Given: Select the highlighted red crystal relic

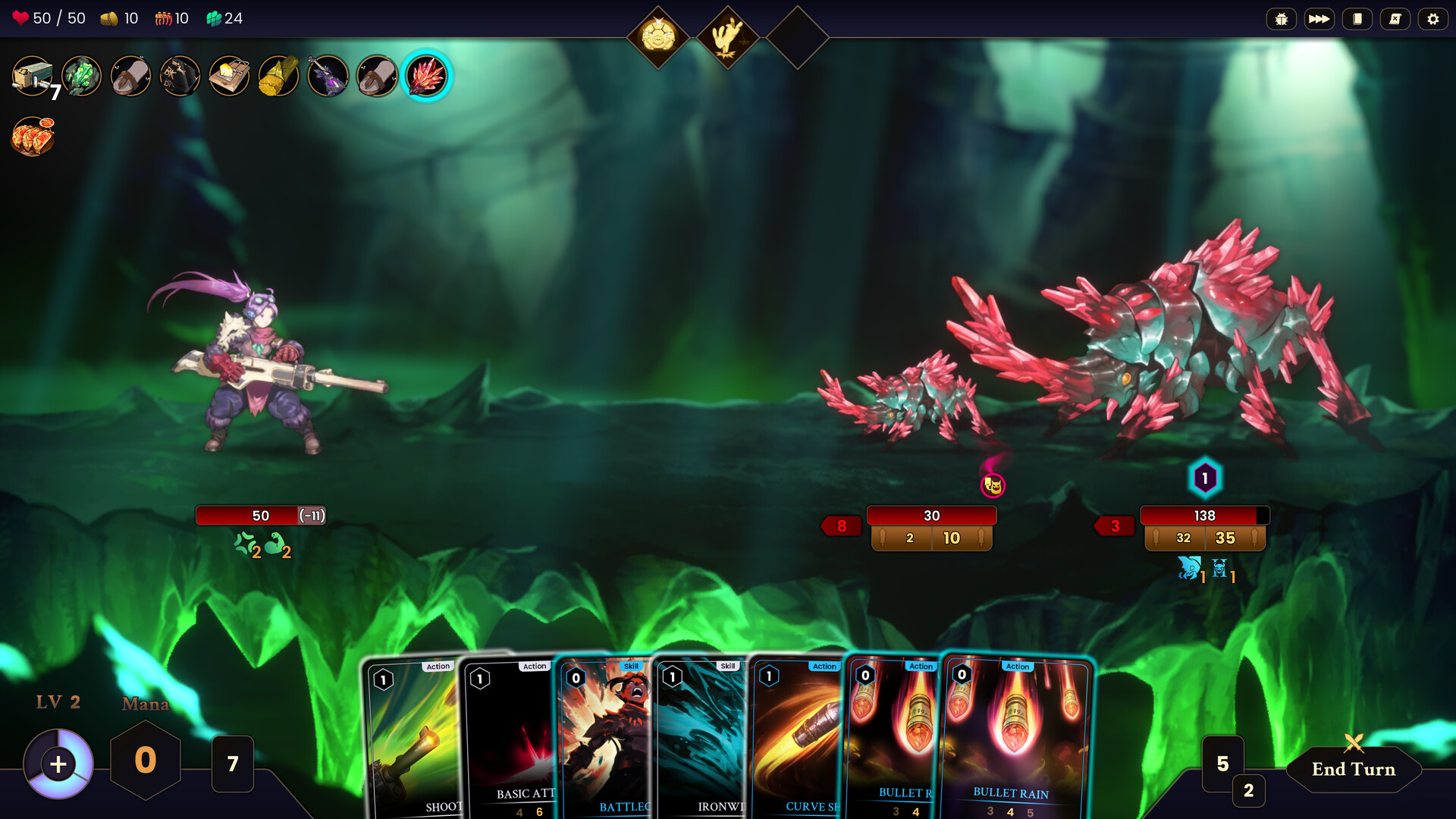Looking at the screenshot, I should pos(428,76).
